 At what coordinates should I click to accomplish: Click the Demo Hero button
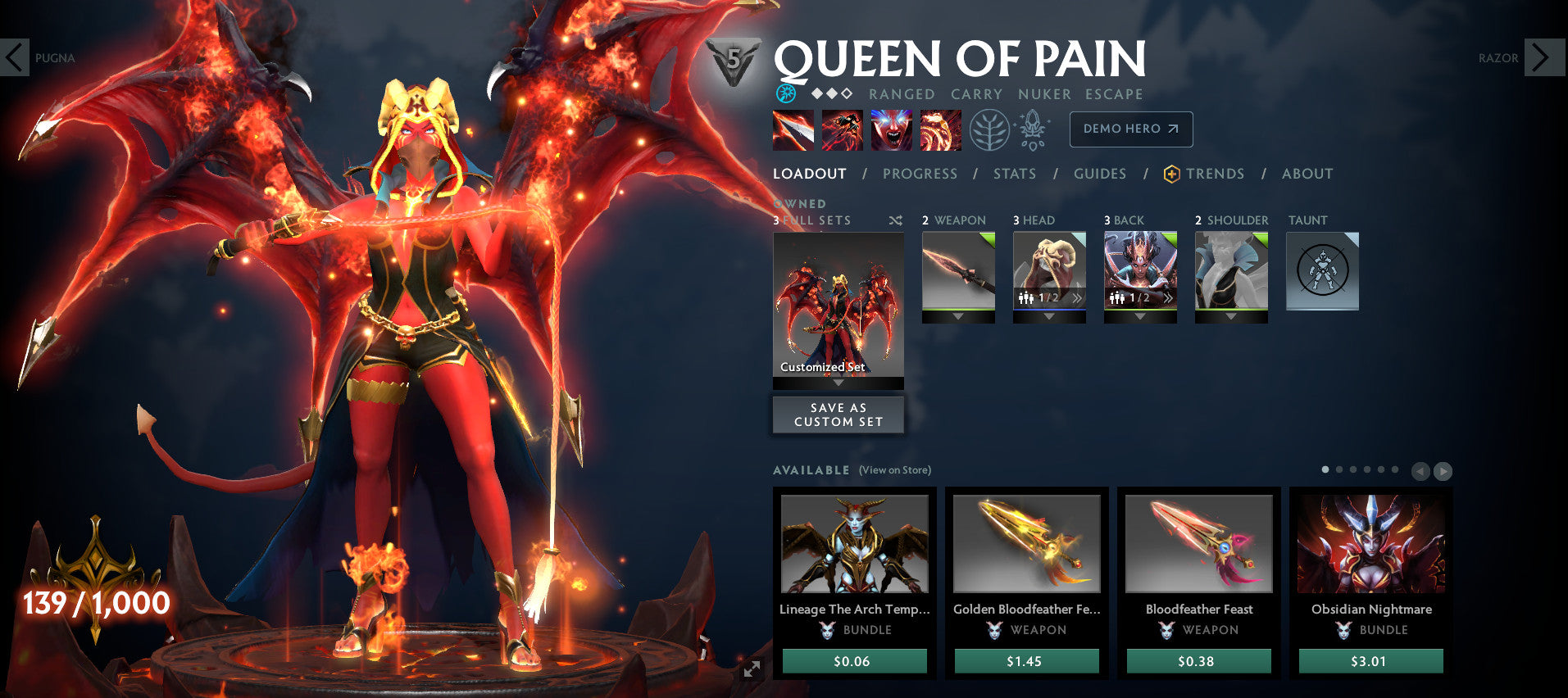coord(1130,129)
